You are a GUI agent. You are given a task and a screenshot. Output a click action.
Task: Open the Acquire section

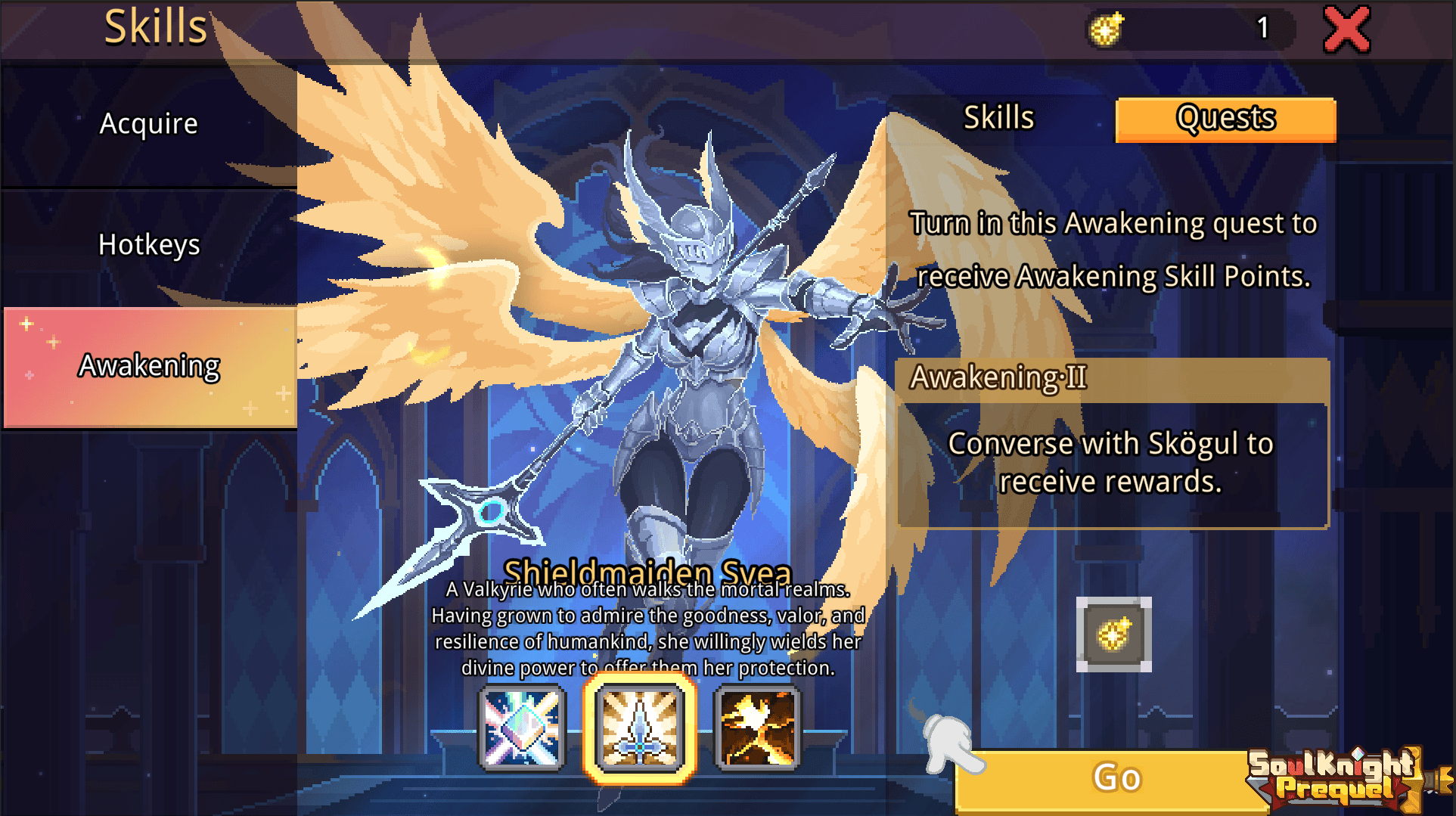[148, 123]
